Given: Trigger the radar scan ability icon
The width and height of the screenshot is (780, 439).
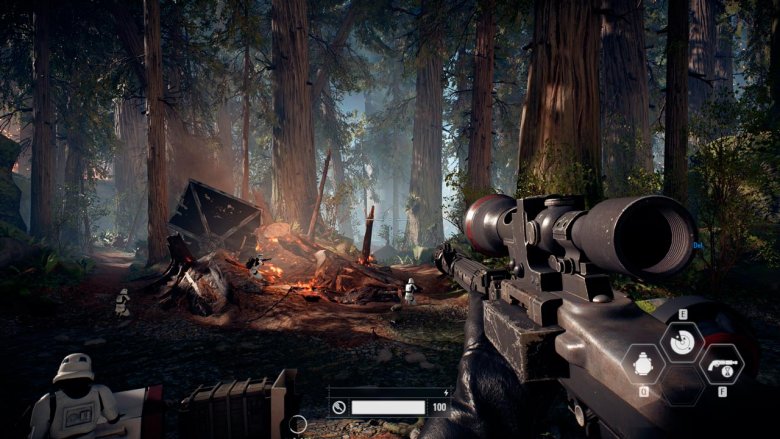Looking at the screenshot, I should 683,343.
